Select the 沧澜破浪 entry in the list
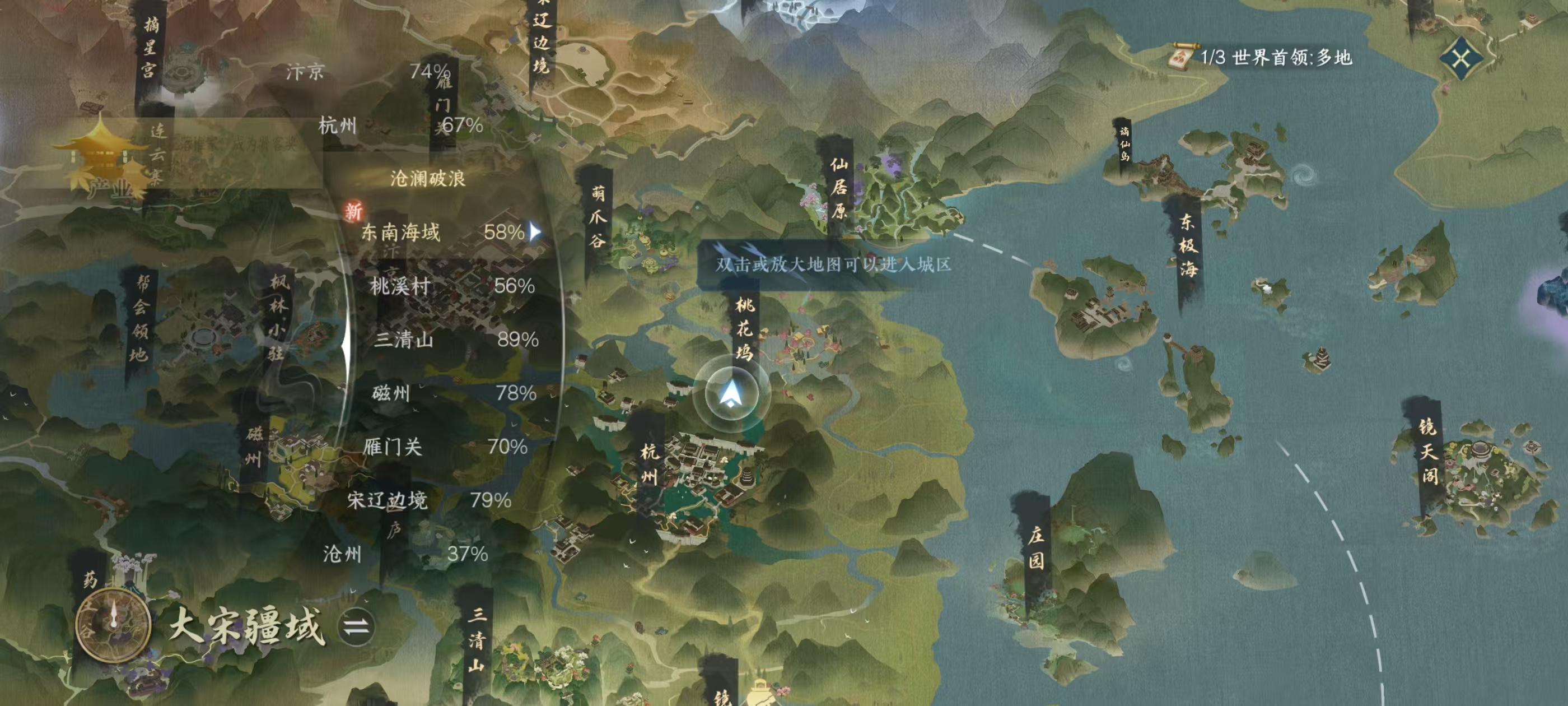Viewport: 1568px width, 706px height. point(427,179)
